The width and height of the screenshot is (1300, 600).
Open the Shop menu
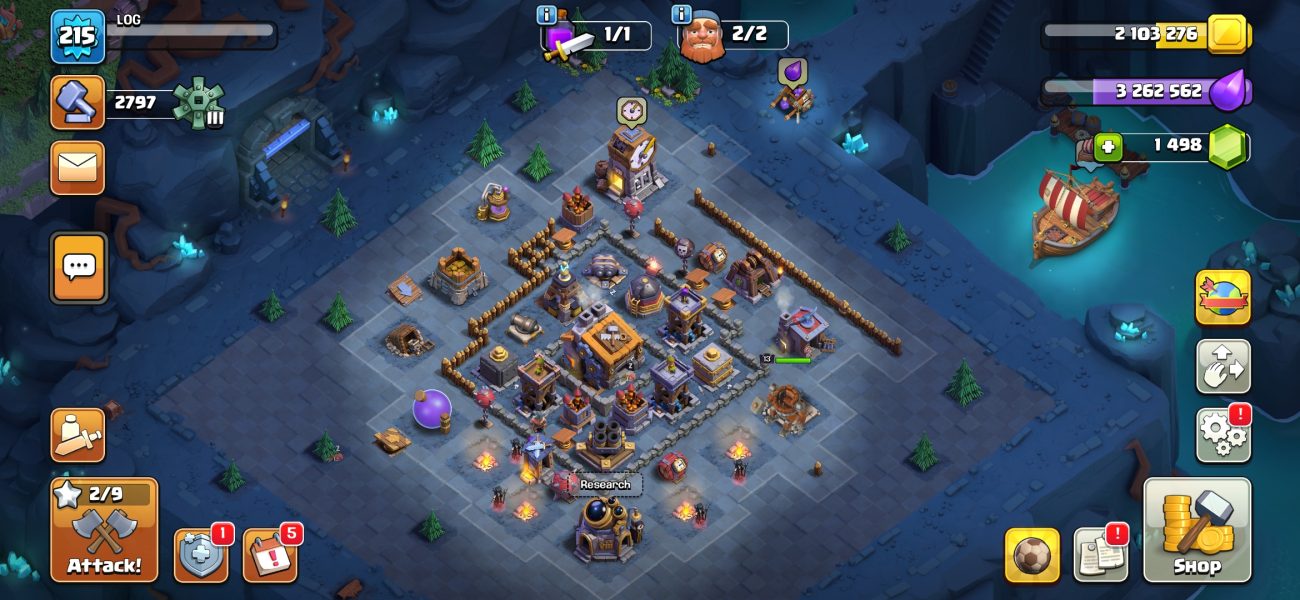pyautogui.click(x=1196, y=529)
